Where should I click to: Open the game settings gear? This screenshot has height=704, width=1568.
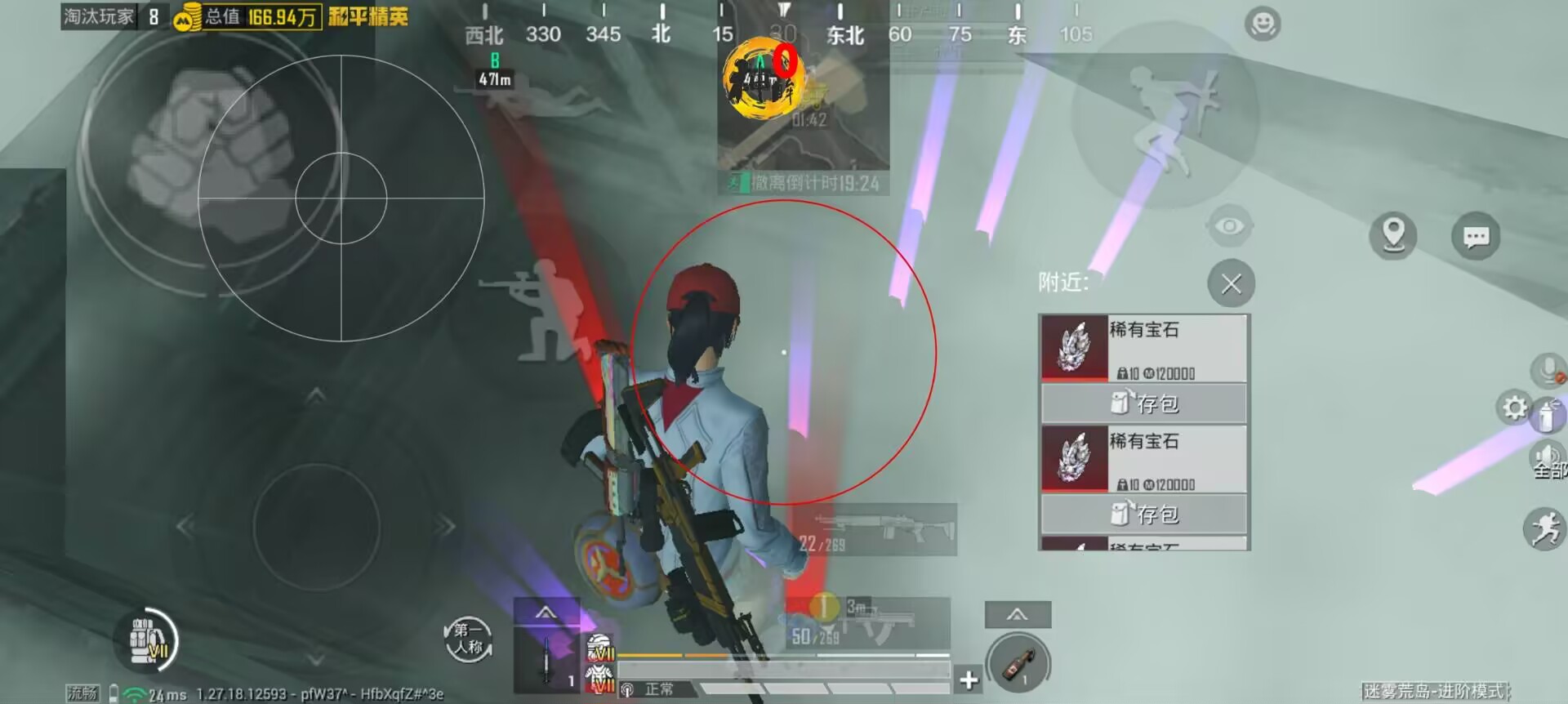click(1516, 408)
